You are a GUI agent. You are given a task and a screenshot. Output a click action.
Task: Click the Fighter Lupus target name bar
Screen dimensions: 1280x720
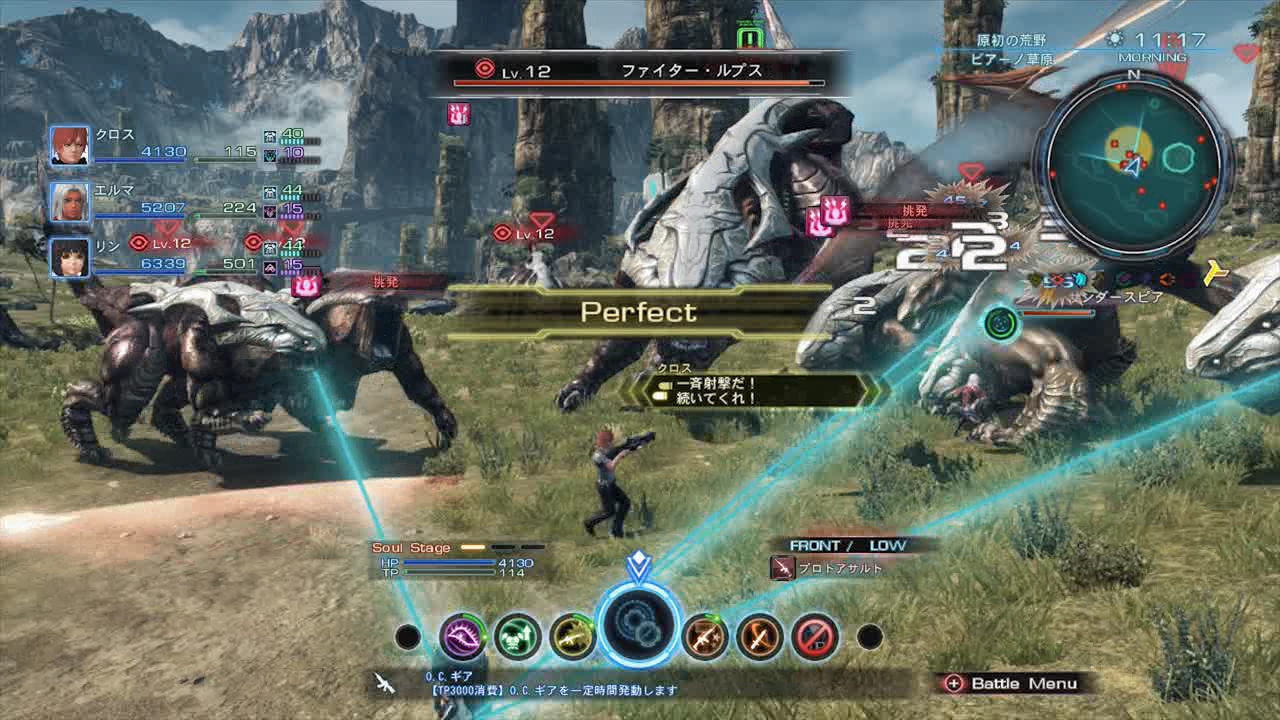tap(640, 72)
